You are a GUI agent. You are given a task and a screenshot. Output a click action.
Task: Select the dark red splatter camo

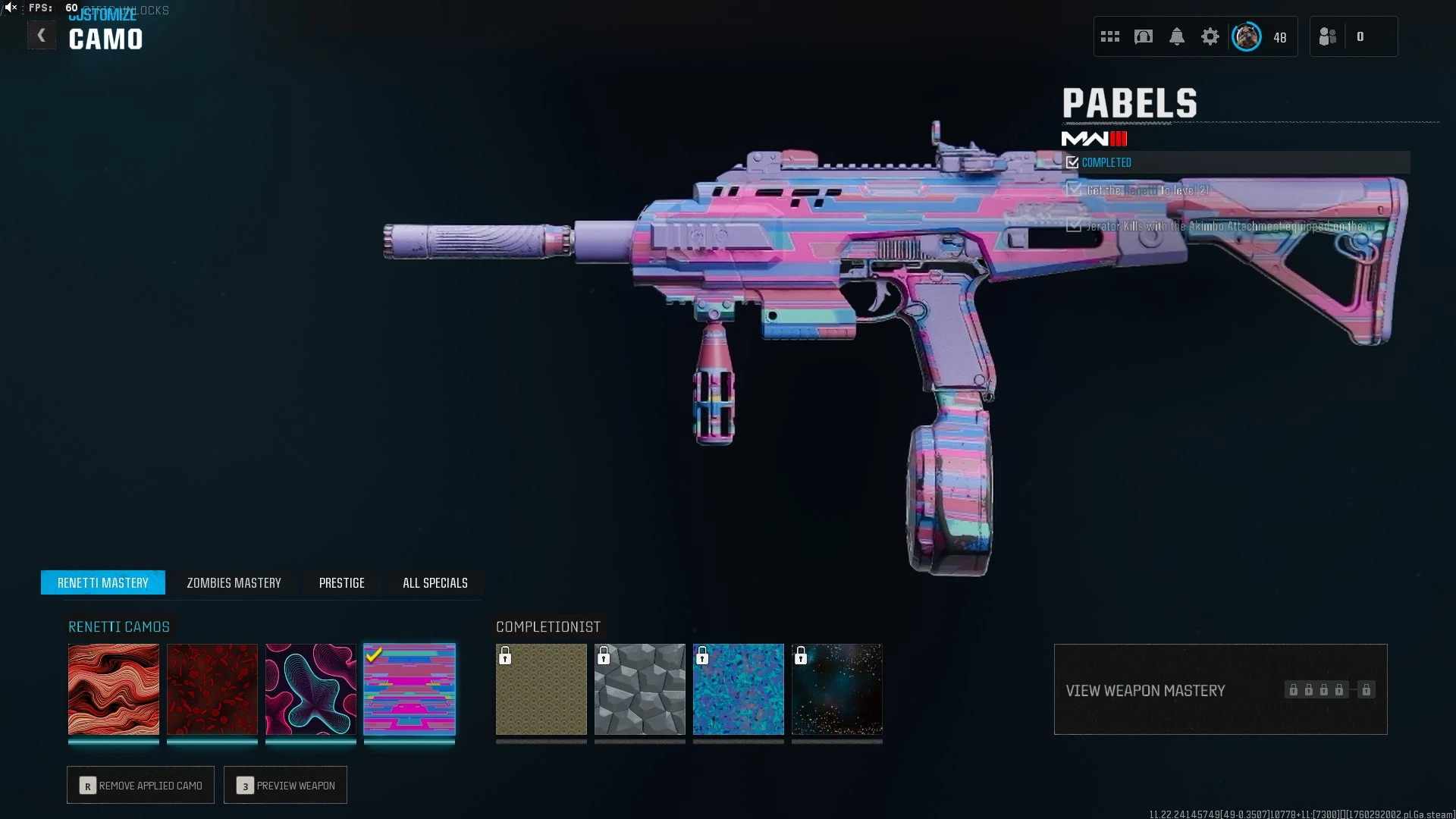[212, 689]
